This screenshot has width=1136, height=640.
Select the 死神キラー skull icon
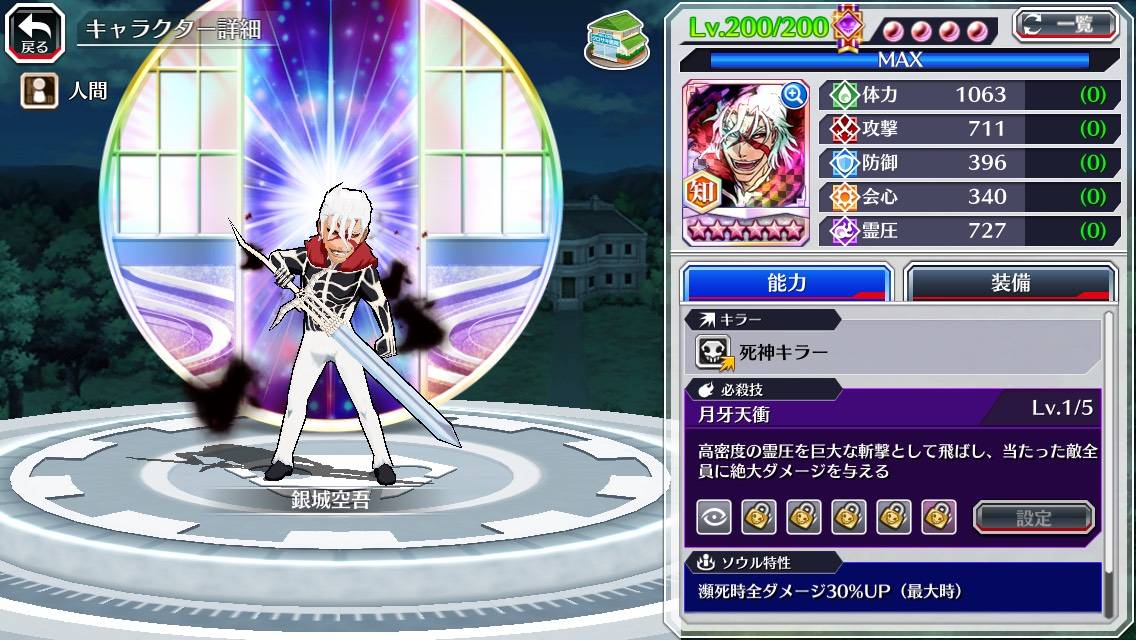pyautogui.click(x=715, y=352)
